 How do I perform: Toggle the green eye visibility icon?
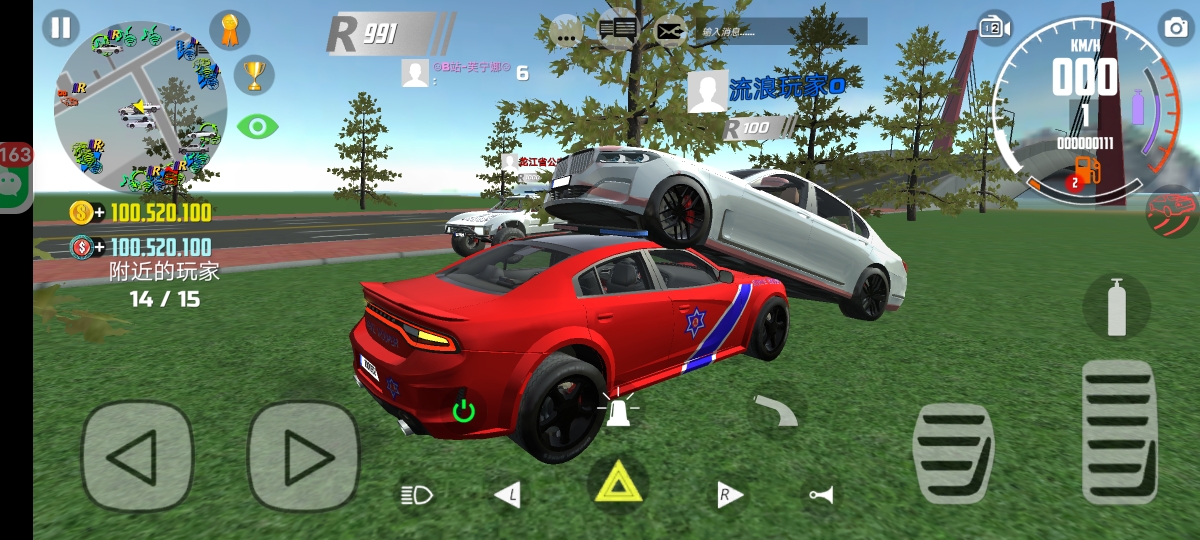coord(257,127)
